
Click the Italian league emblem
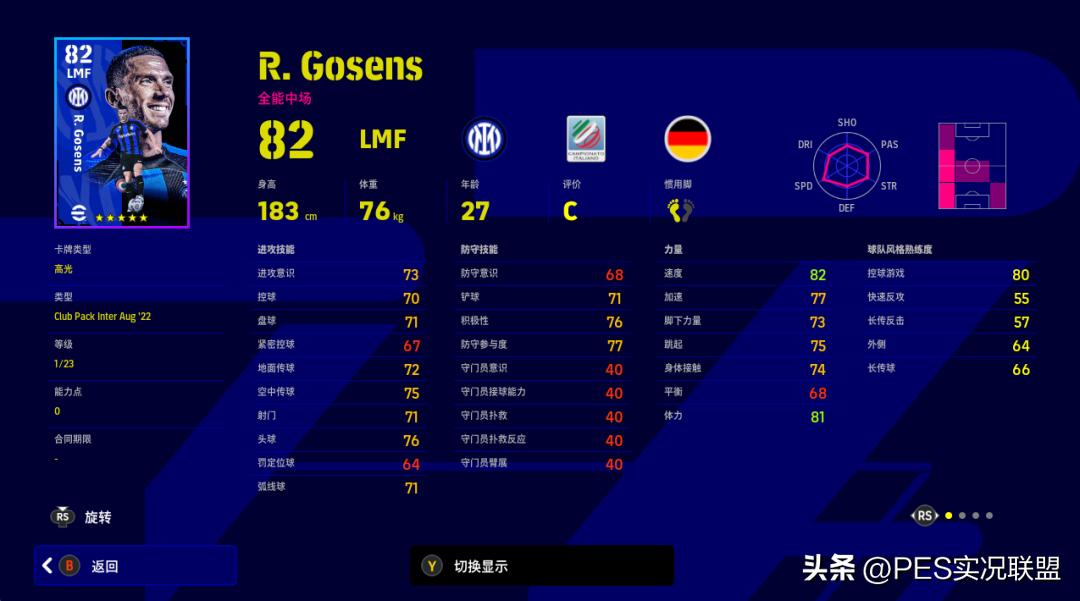point(586,138)
